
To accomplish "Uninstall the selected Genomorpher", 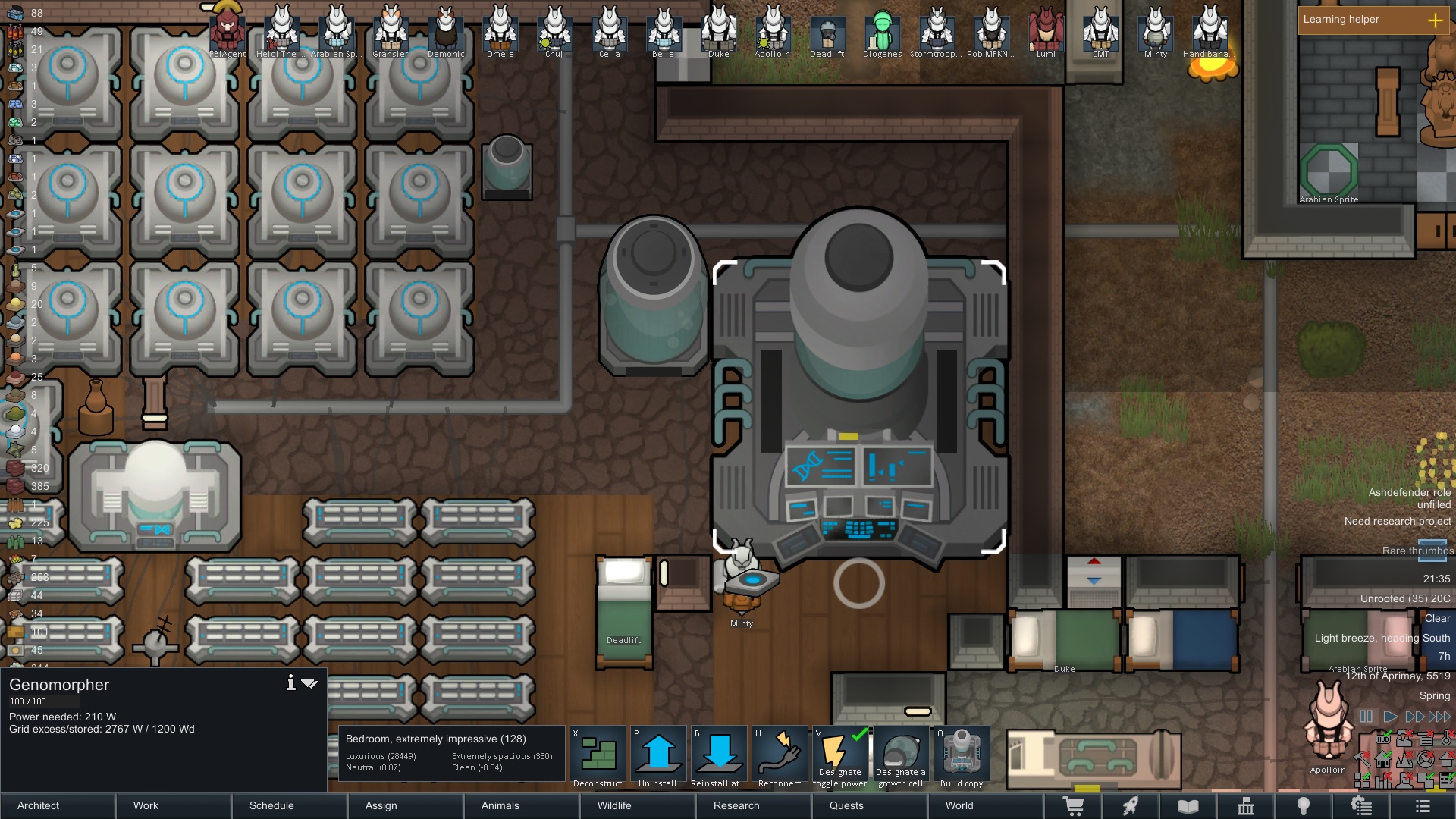I will 657,757.
